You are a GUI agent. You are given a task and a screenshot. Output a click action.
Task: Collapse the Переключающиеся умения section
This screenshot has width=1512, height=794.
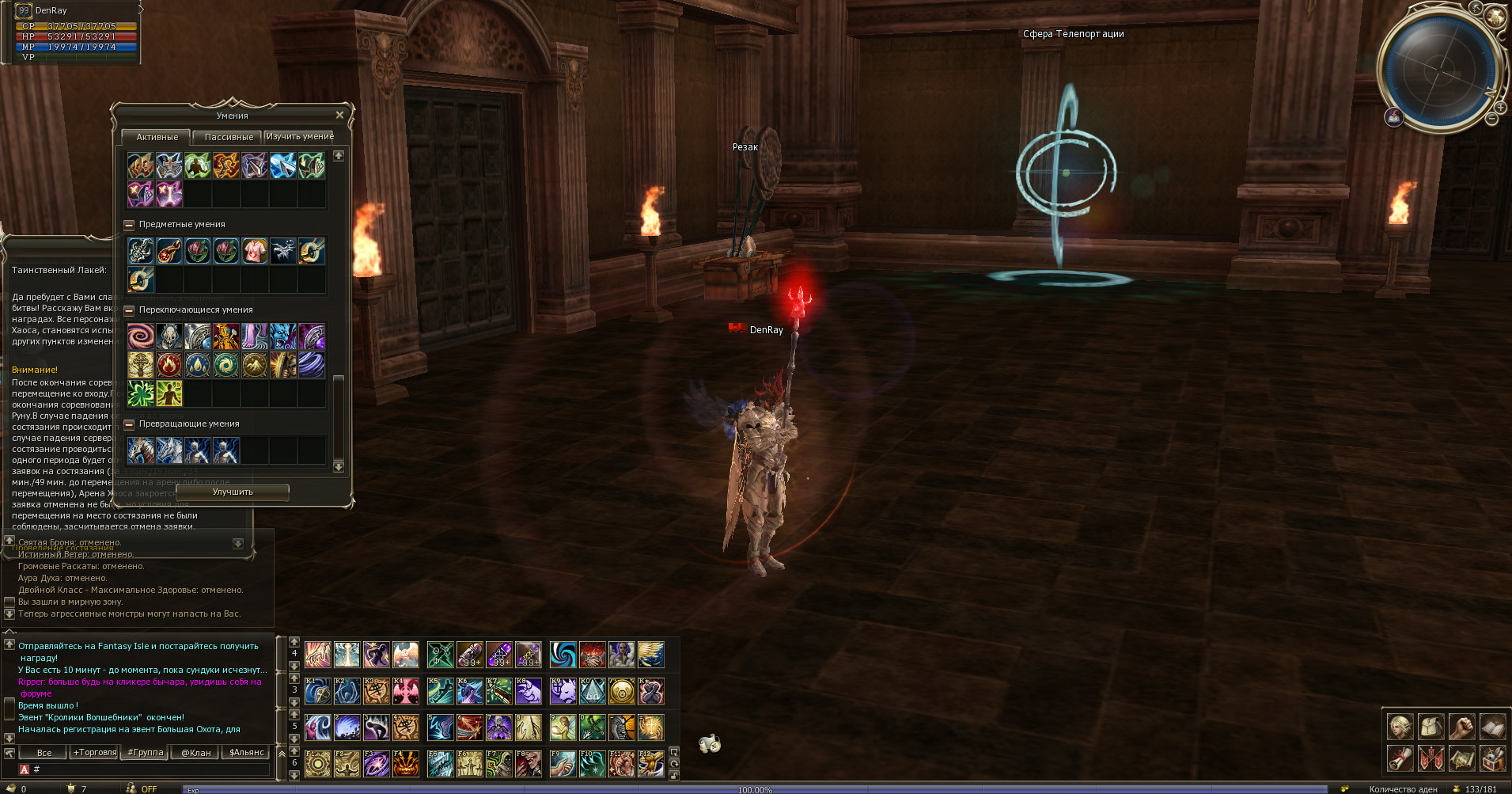129,310
